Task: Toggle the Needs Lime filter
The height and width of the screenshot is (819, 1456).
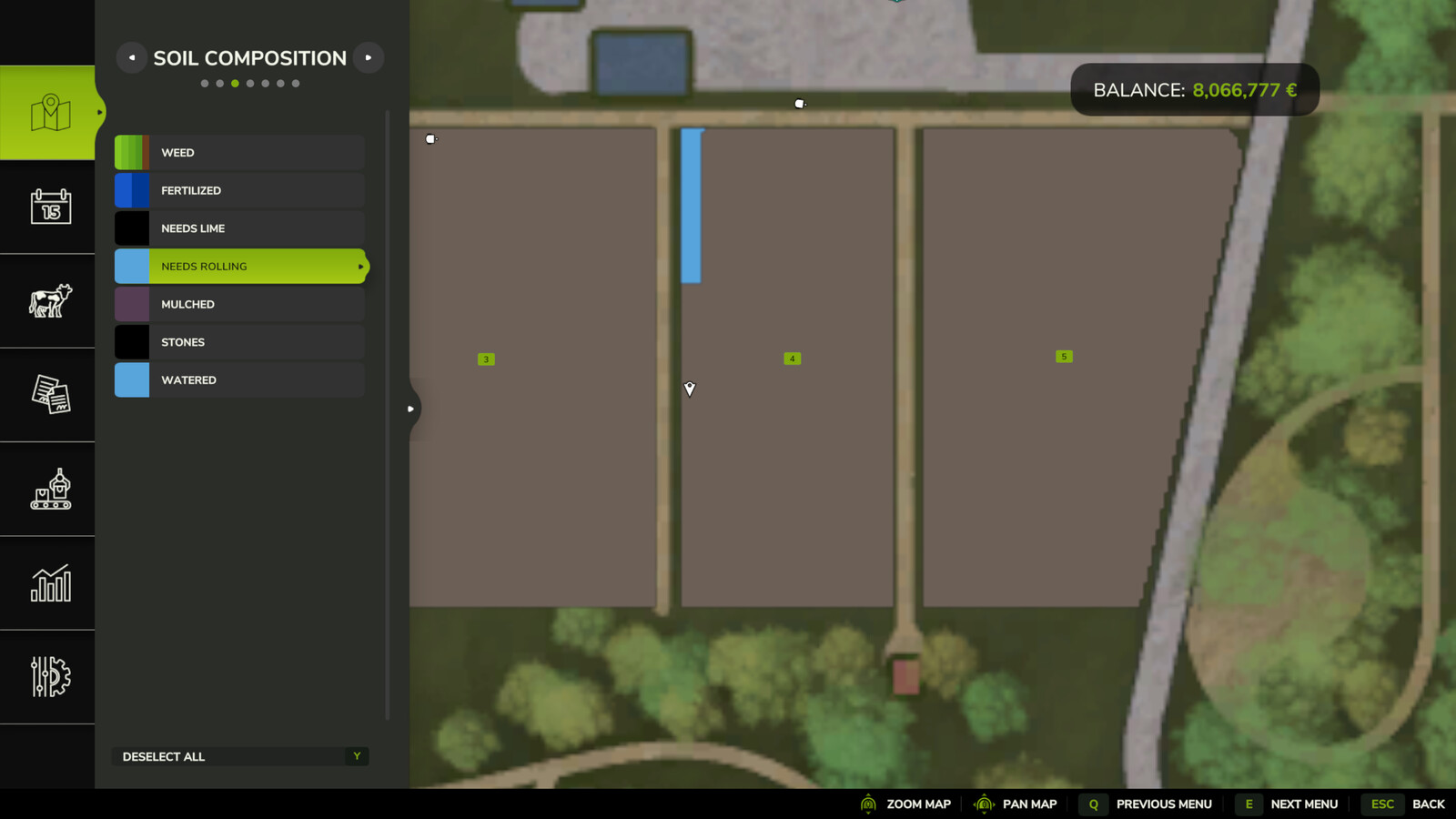Action: pyautogui.click(x=239, y=228)
